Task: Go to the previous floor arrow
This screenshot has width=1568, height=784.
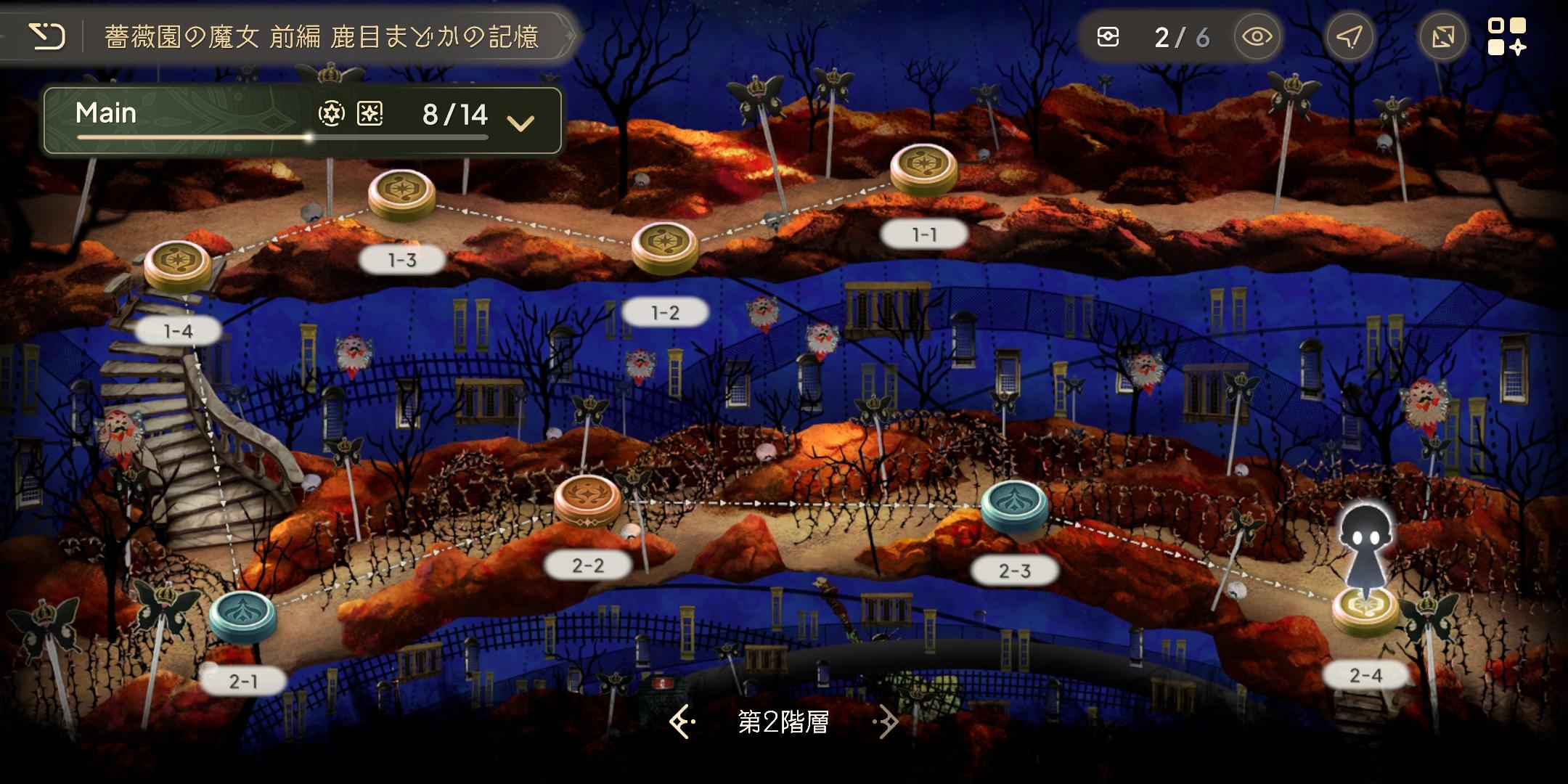Action: point(682,722)
